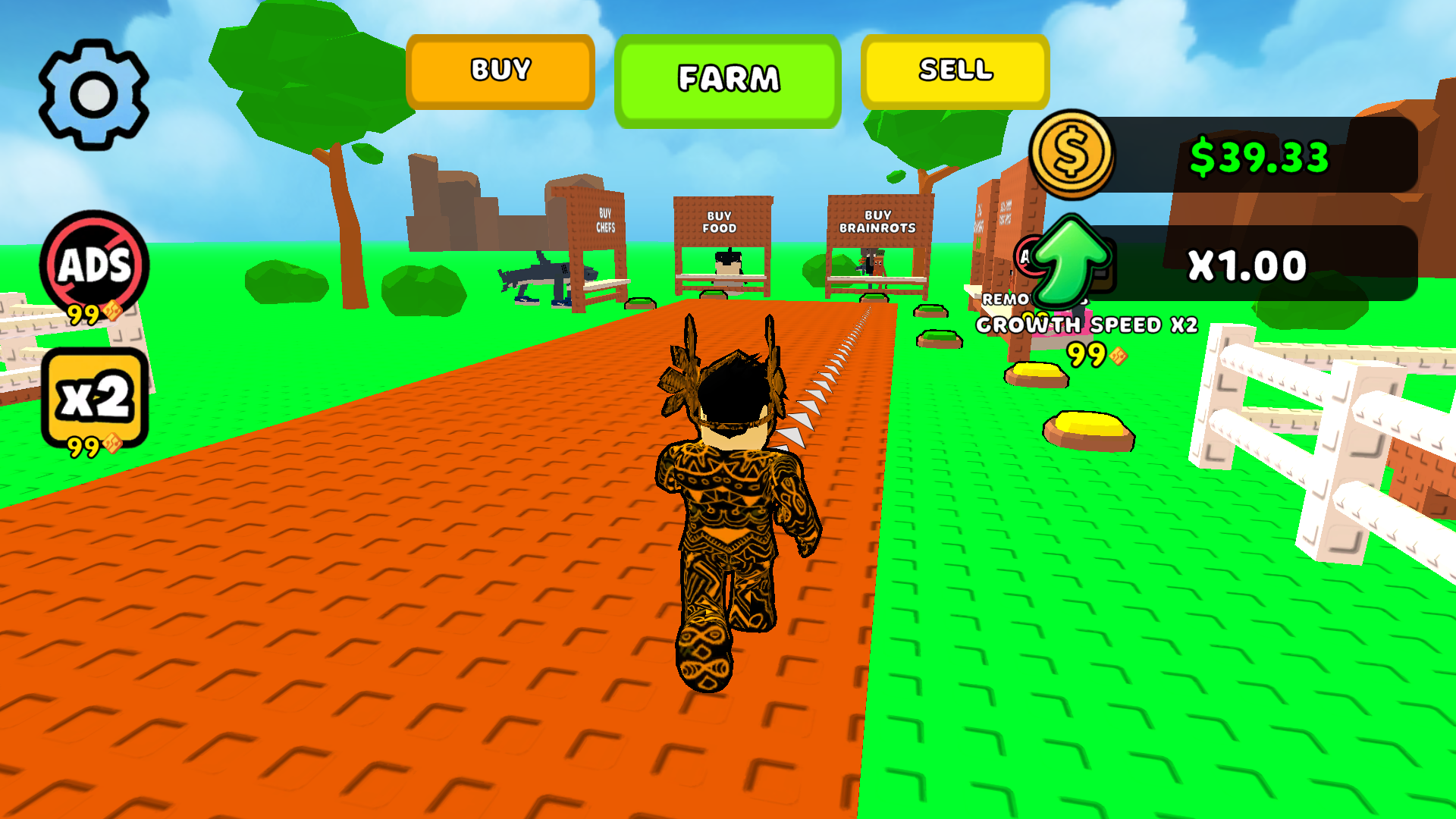Switch to the FARM tab
The height and width of the screenshot is (819, 1456).
point(729,77)
